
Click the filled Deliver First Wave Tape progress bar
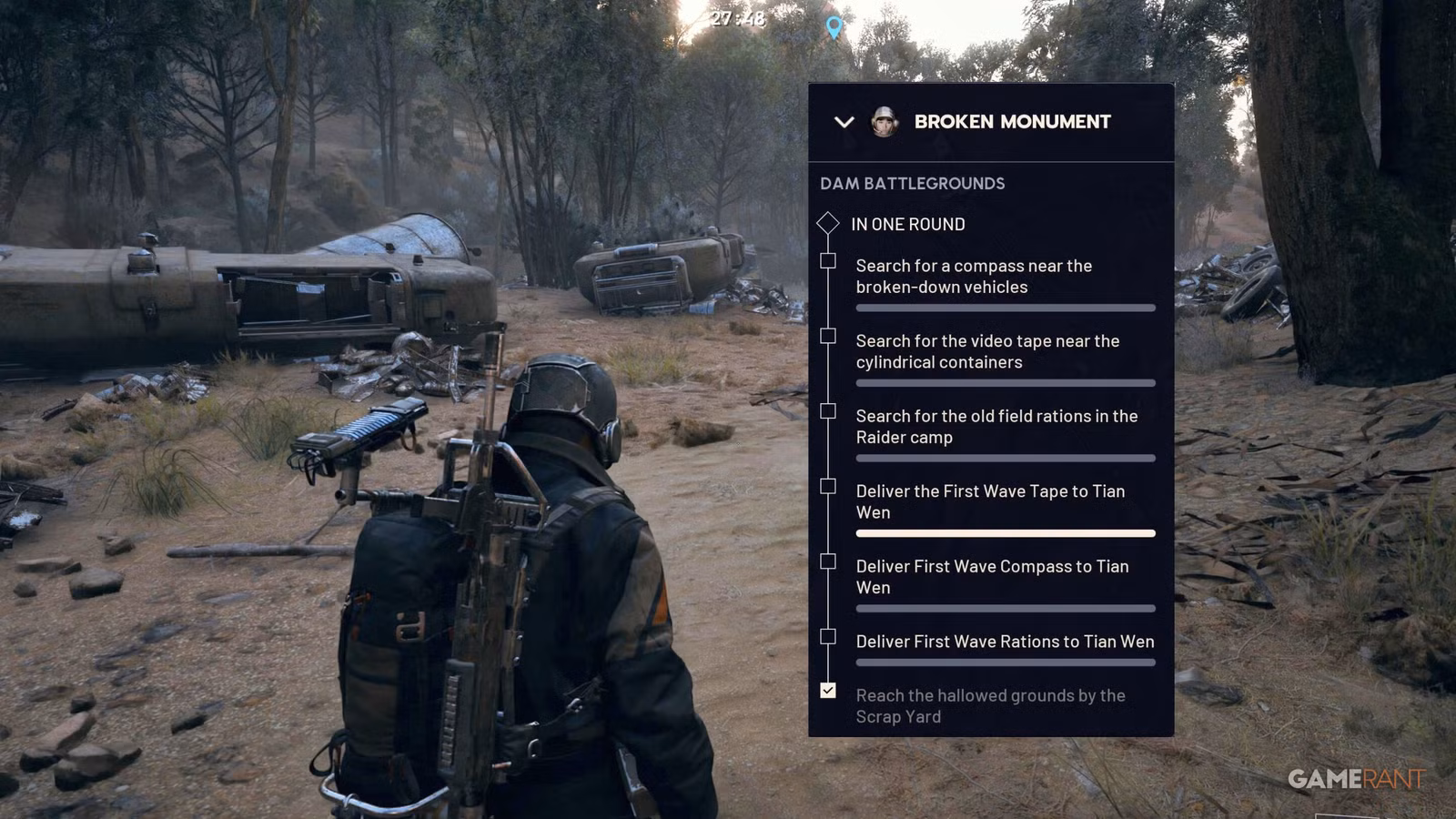pos(1005,534)
